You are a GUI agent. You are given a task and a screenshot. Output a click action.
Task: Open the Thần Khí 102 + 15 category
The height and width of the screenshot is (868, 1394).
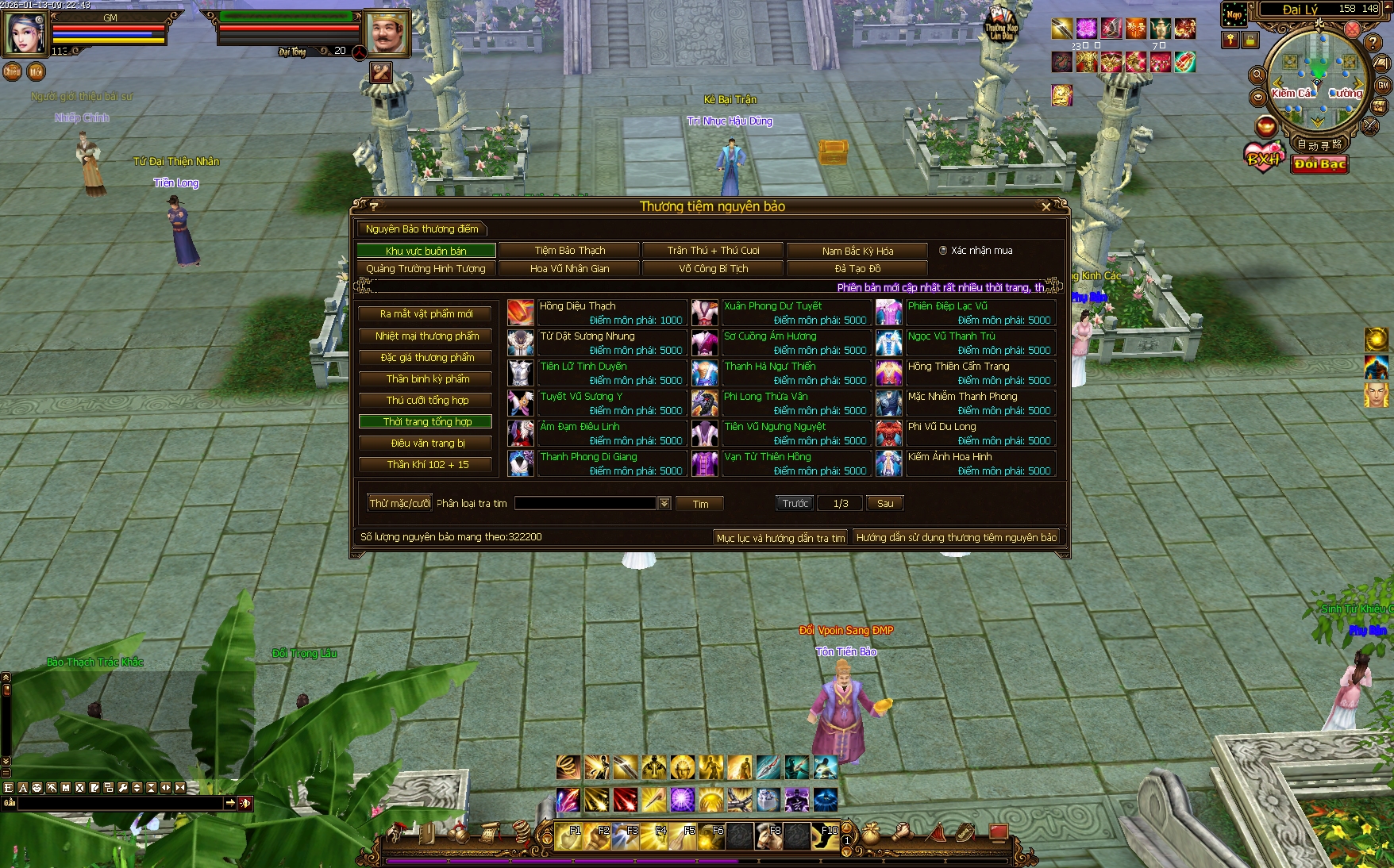tap(426, 465)
